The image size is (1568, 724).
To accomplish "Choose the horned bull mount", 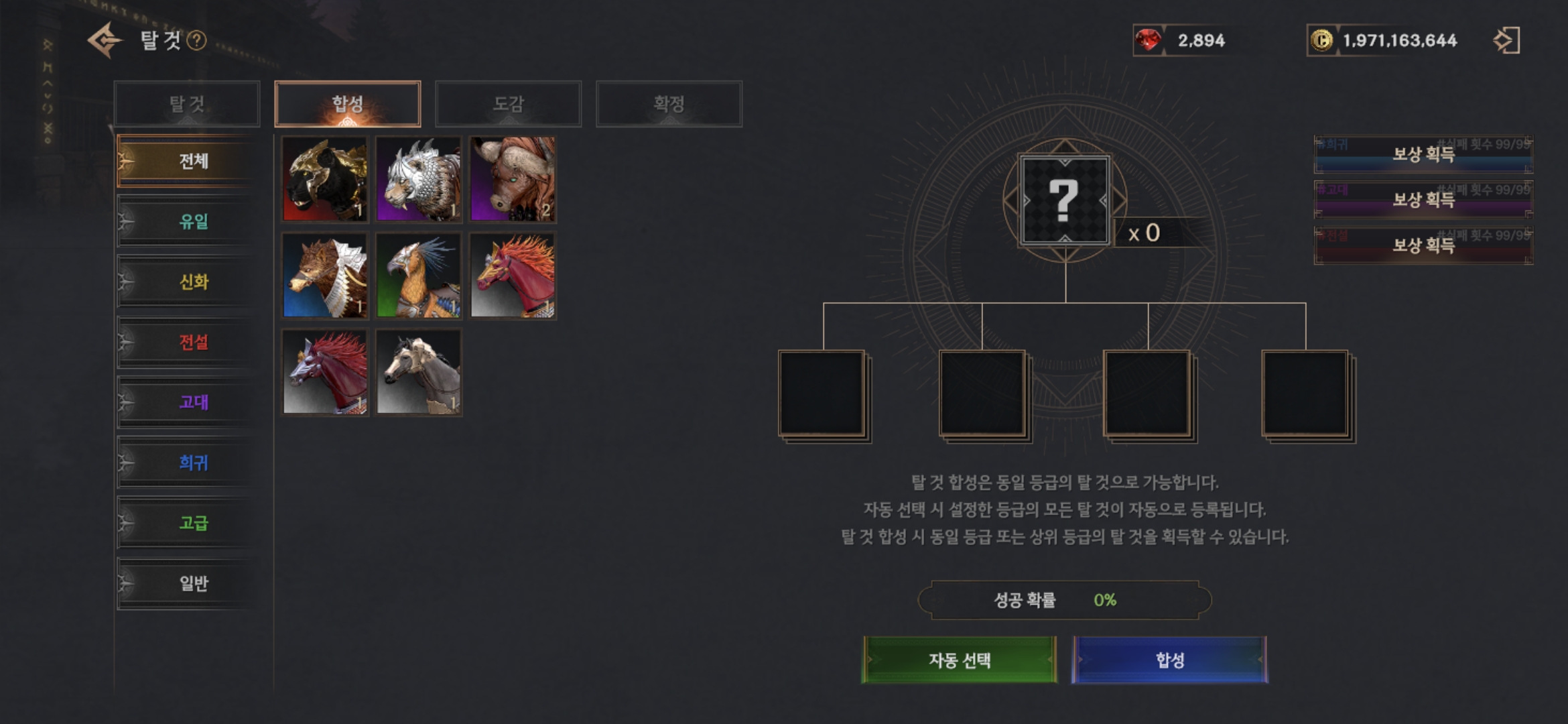I will 513,179.
